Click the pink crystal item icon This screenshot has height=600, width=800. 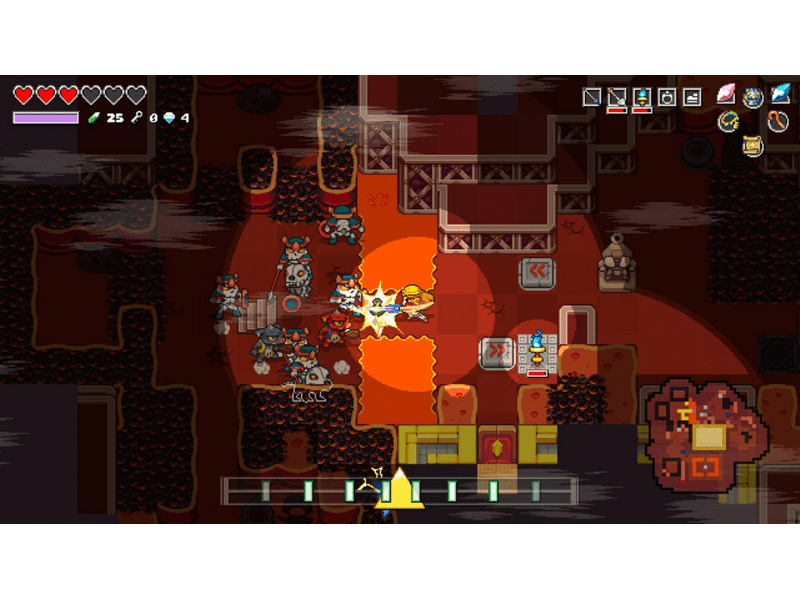click(x=727, y=96)
